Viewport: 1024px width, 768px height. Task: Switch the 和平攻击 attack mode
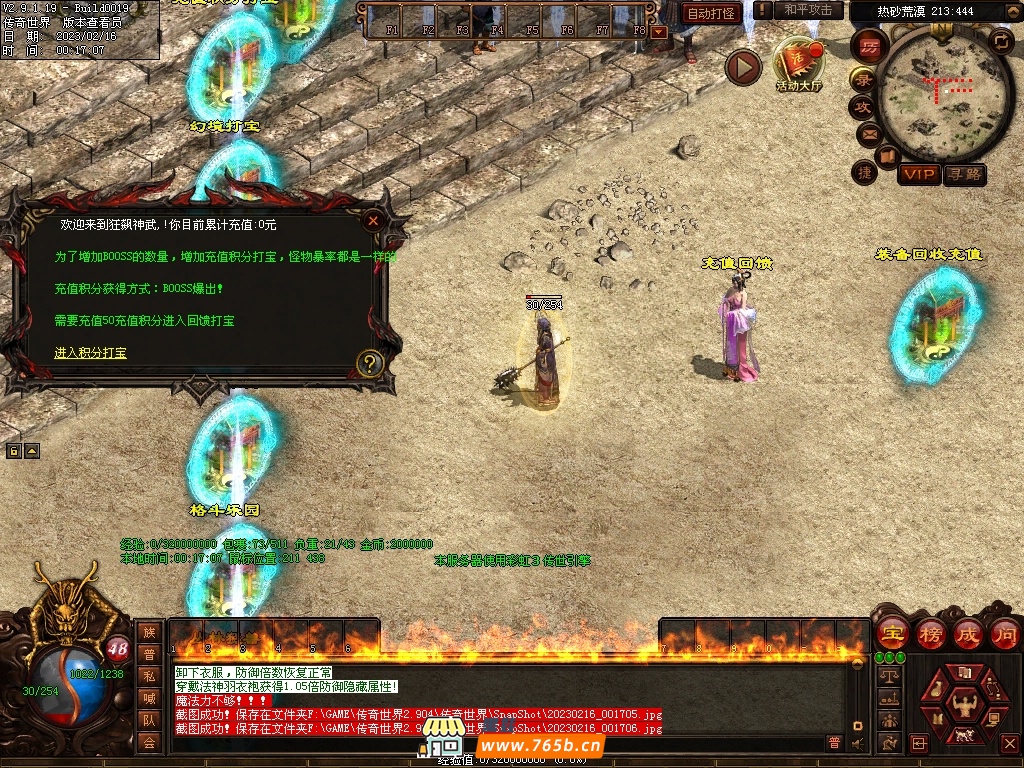(x=807, y=10)
